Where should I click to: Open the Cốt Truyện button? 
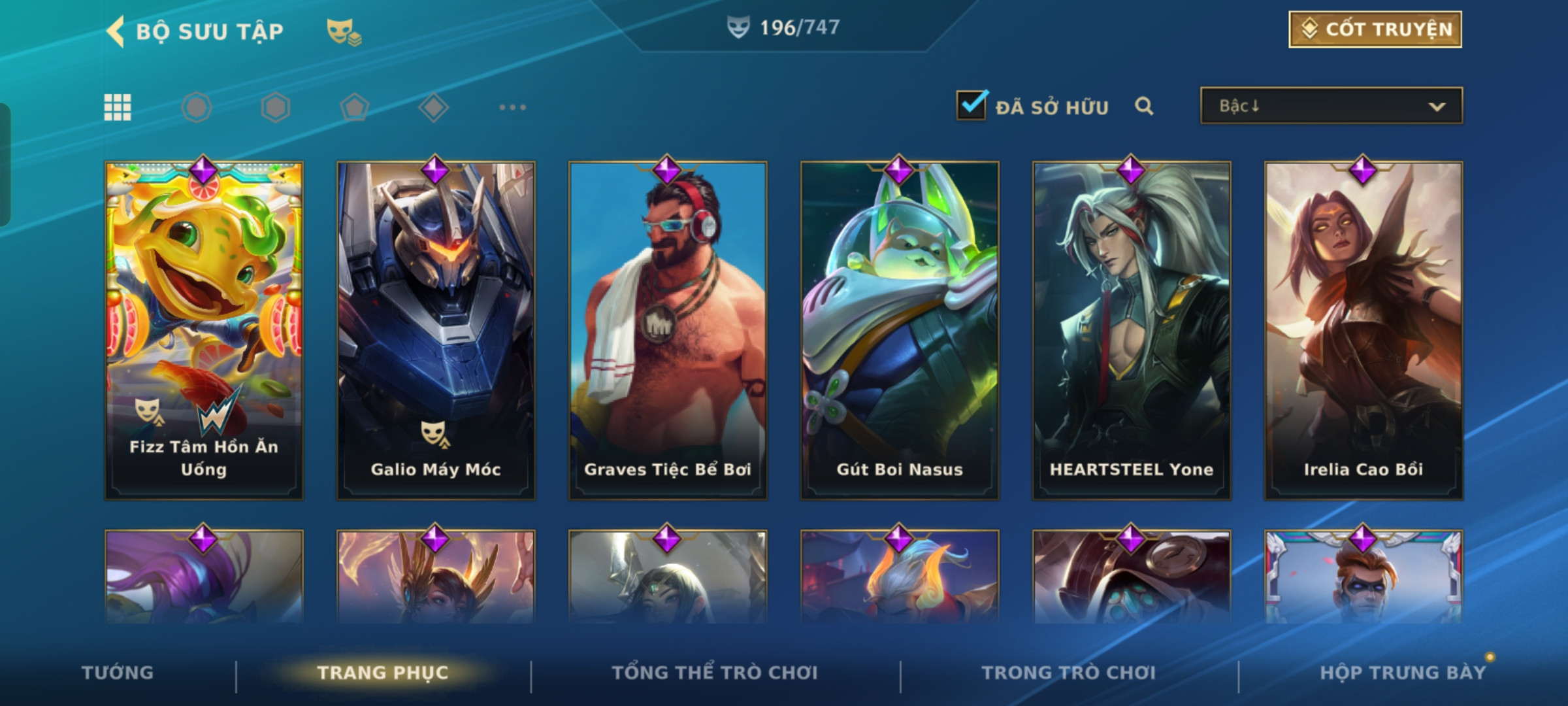click(x=1375, y=29)
